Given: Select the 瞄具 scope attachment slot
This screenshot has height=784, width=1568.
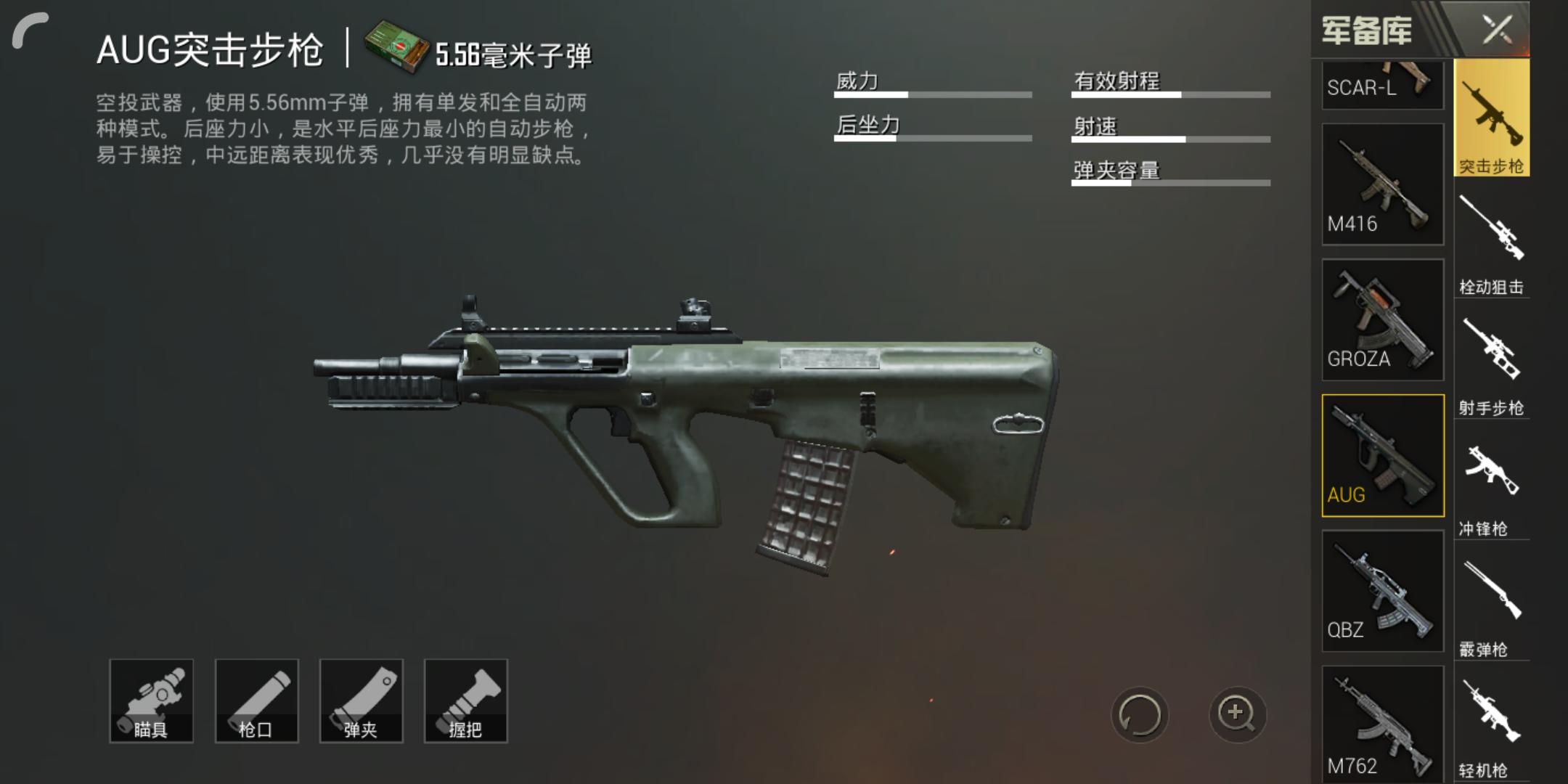Looking at the screenshot, I should pos(151,699).
